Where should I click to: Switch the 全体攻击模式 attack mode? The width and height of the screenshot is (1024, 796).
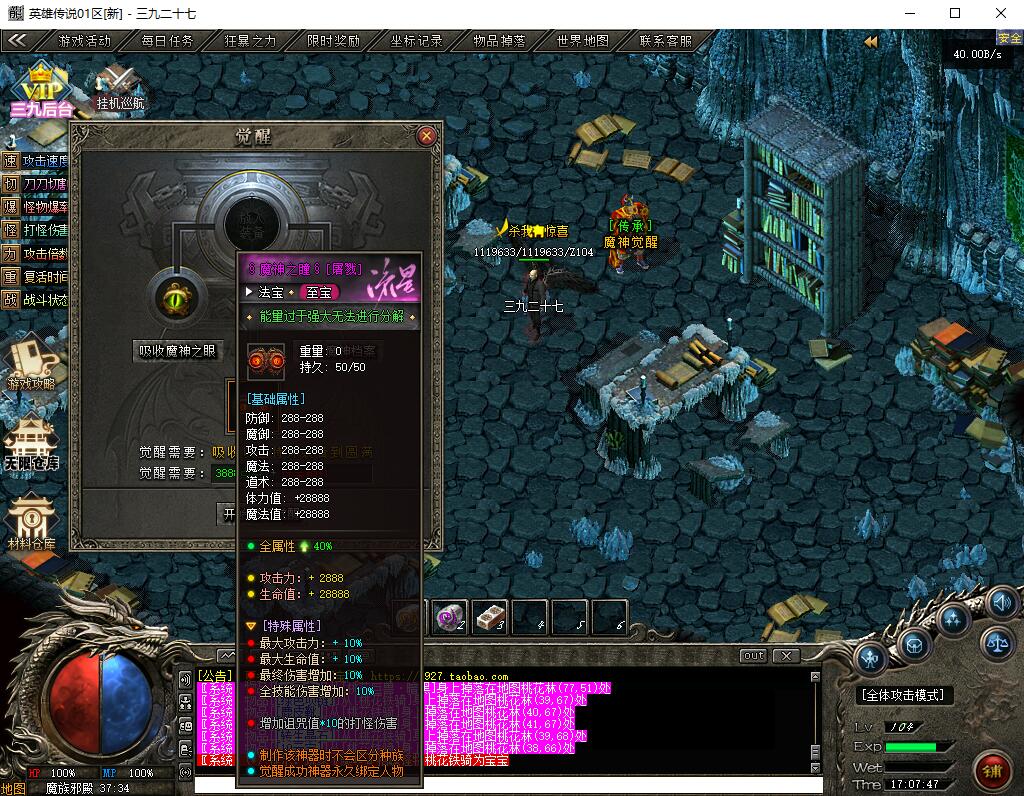coord(906,695)
